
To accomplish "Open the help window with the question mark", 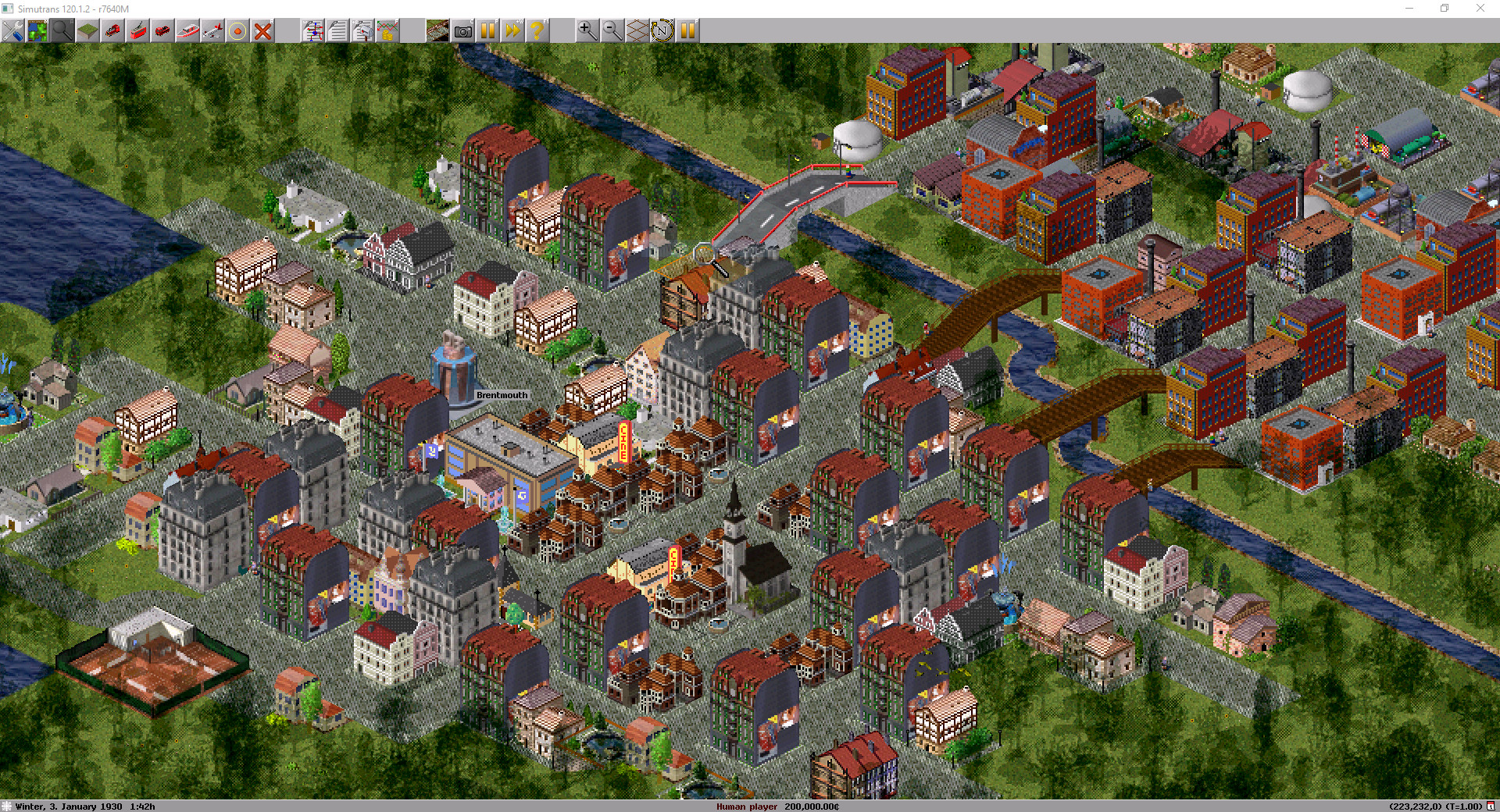I will [537, 31].
